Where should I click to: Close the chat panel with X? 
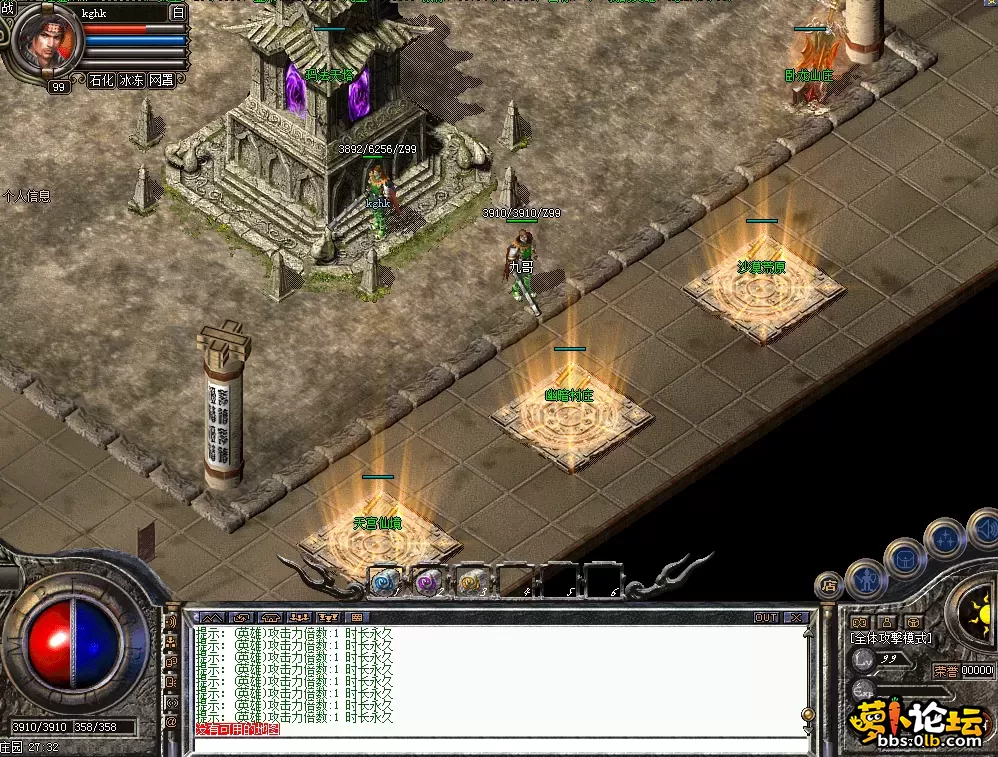(796, 618)
